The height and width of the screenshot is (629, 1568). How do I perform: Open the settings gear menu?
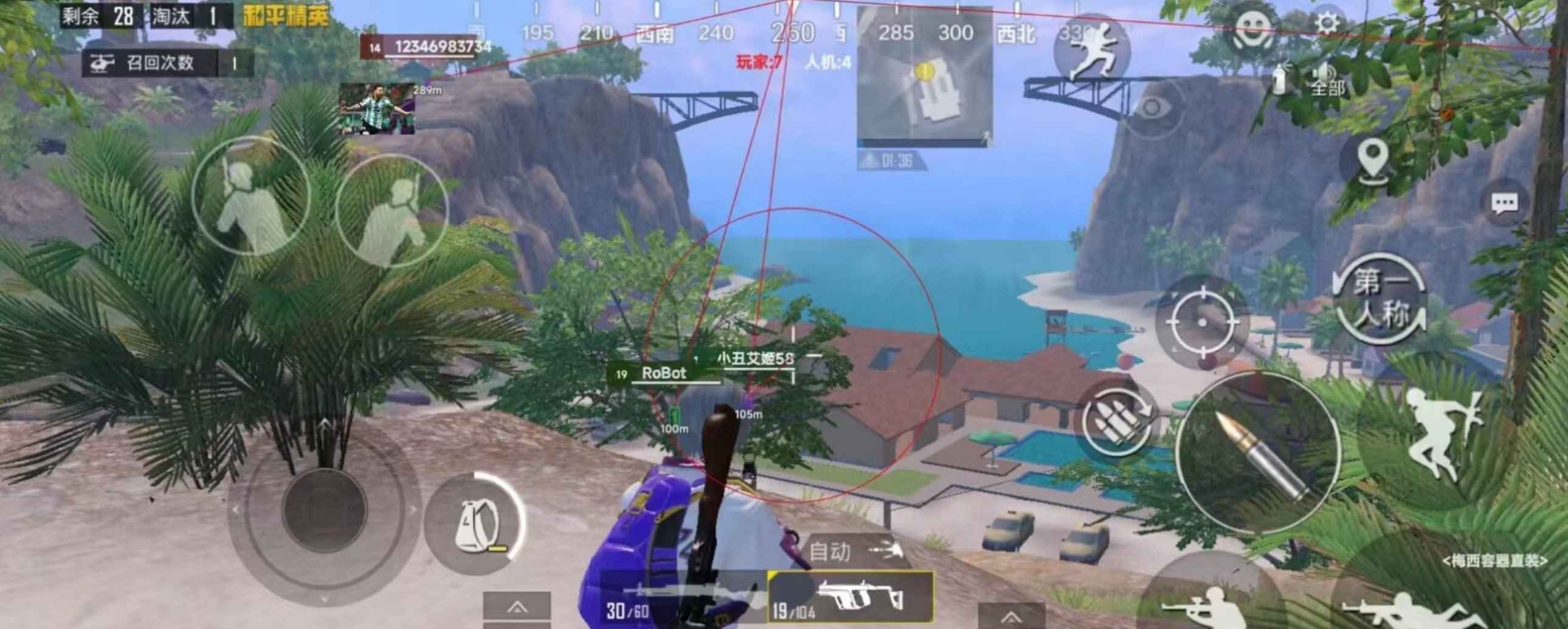tap(1327, 24)
